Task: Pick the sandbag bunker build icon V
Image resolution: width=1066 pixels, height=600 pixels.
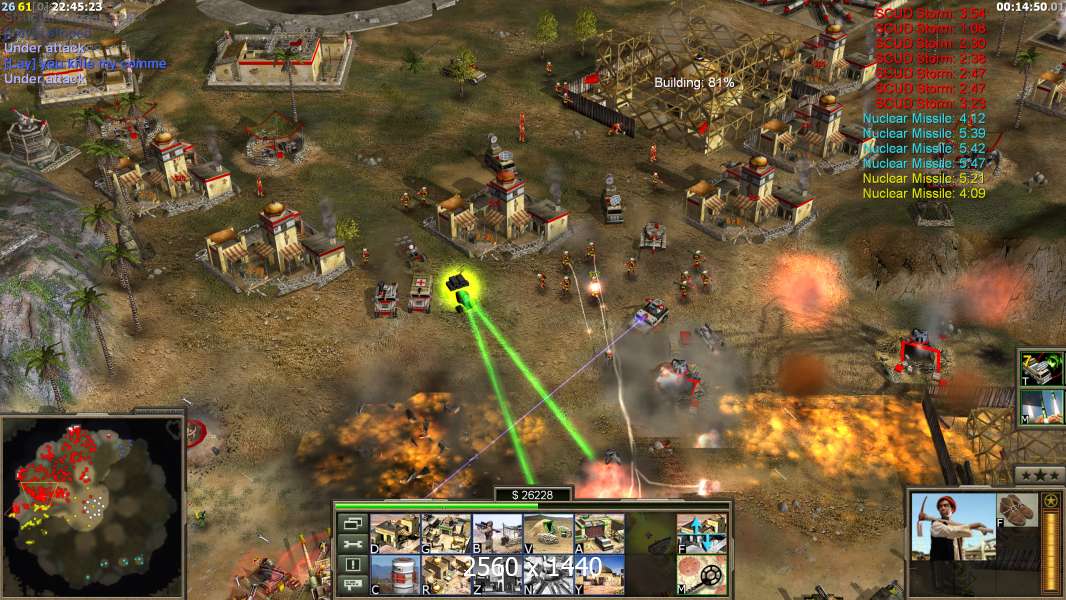Action: tap(548, 533)
